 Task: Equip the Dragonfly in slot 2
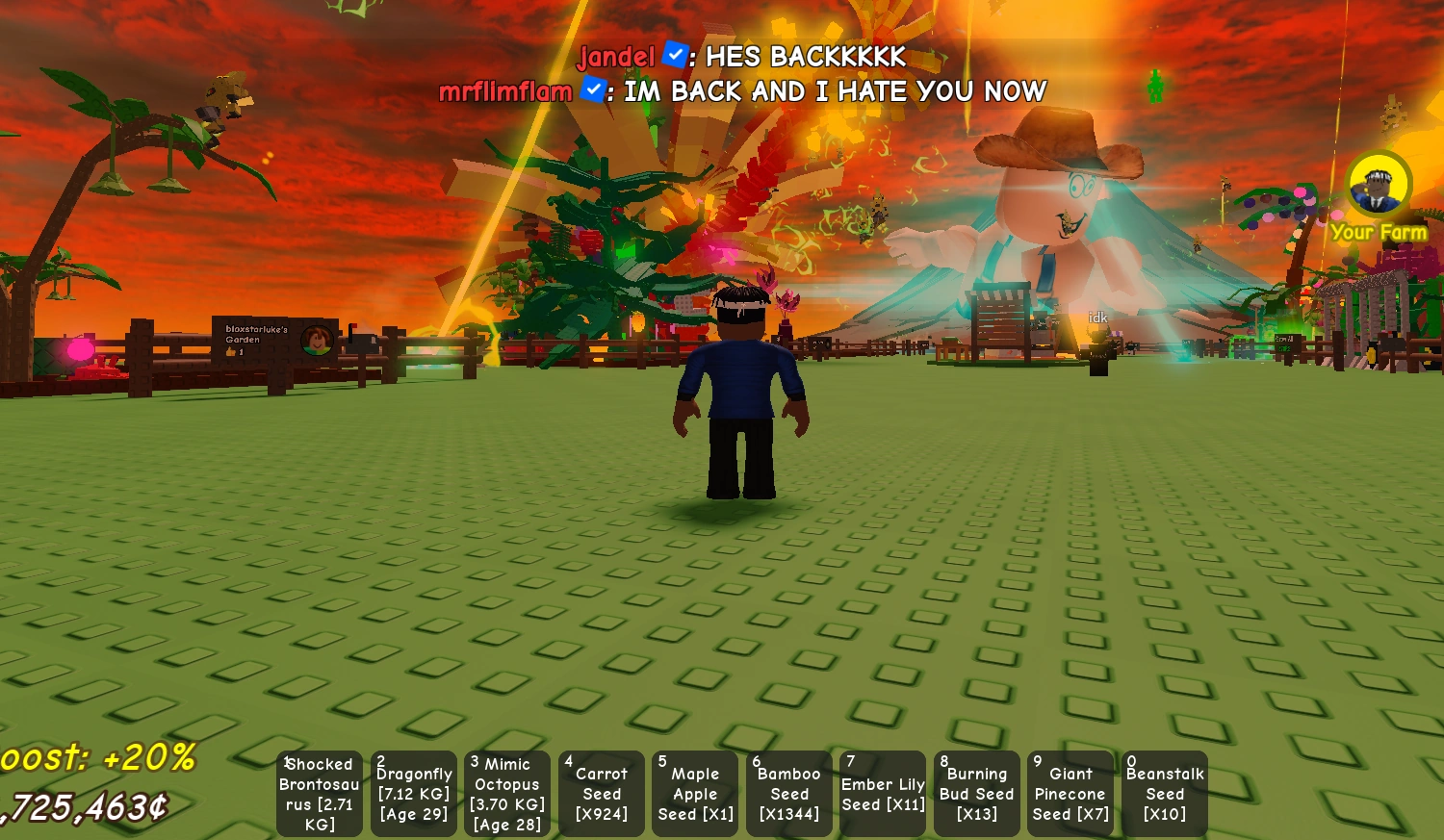click(413, 793)
